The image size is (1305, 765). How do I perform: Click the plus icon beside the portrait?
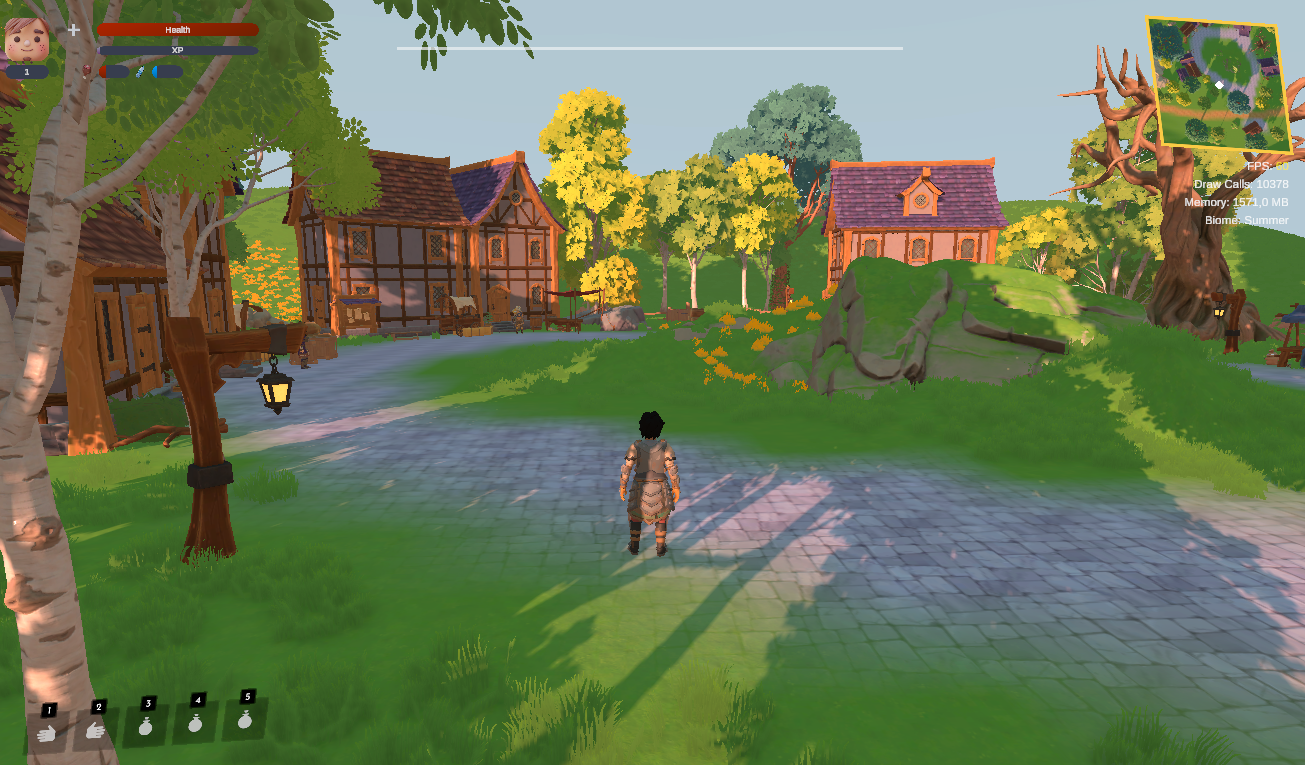[x=74, y=30]
